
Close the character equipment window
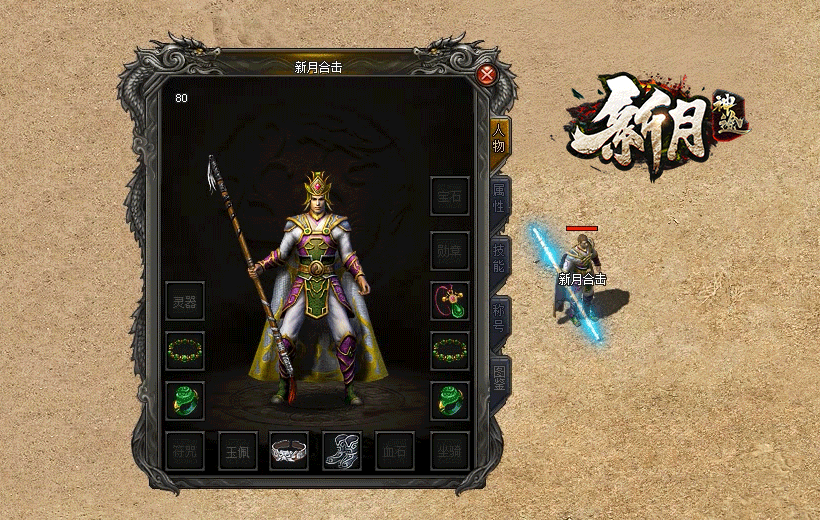(x=487, y=75)
